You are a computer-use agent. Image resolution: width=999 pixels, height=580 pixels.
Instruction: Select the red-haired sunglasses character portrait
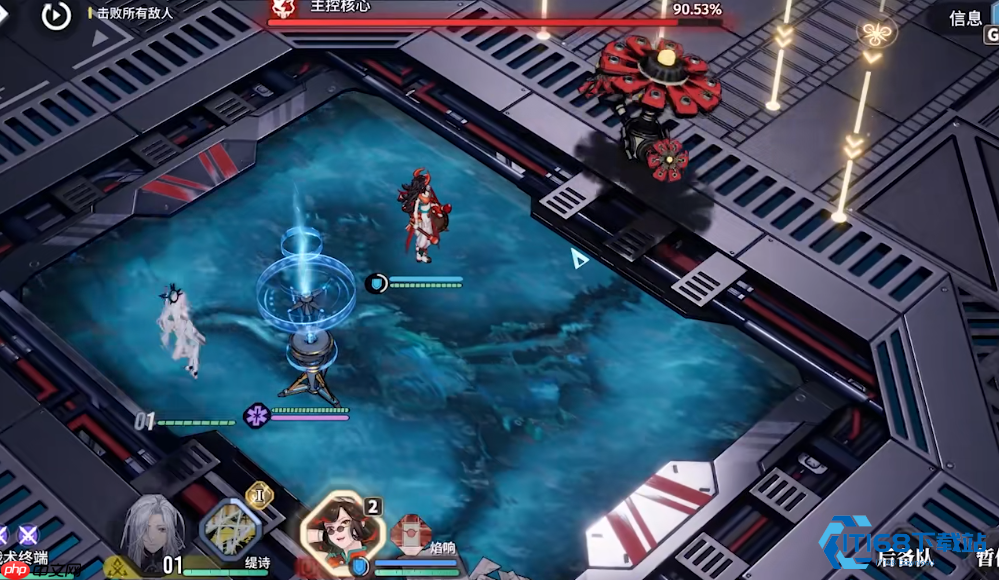pos(340,528)
